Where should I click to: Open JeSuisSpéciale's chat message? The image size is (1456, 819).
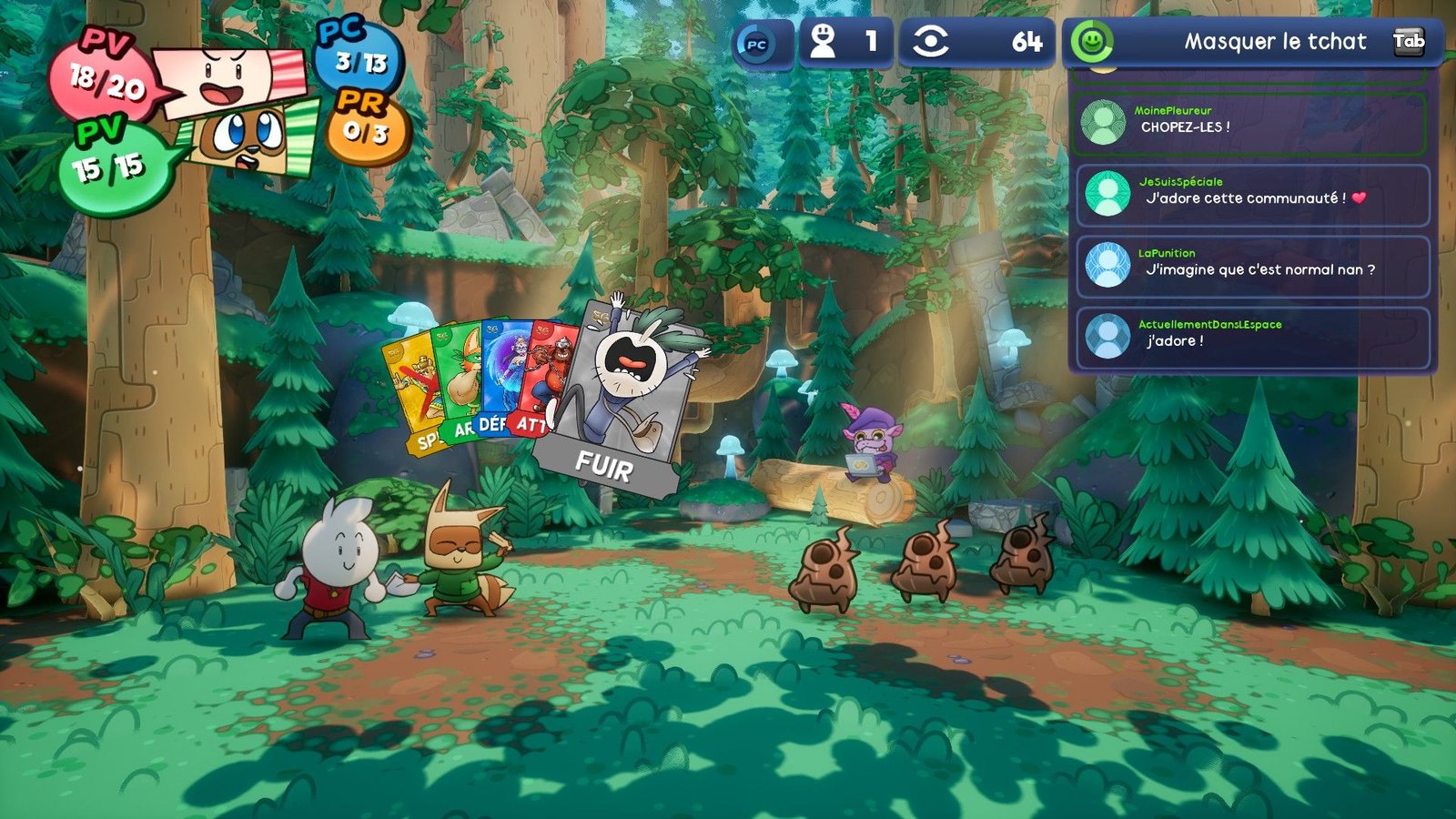[x=1252, y=194]
